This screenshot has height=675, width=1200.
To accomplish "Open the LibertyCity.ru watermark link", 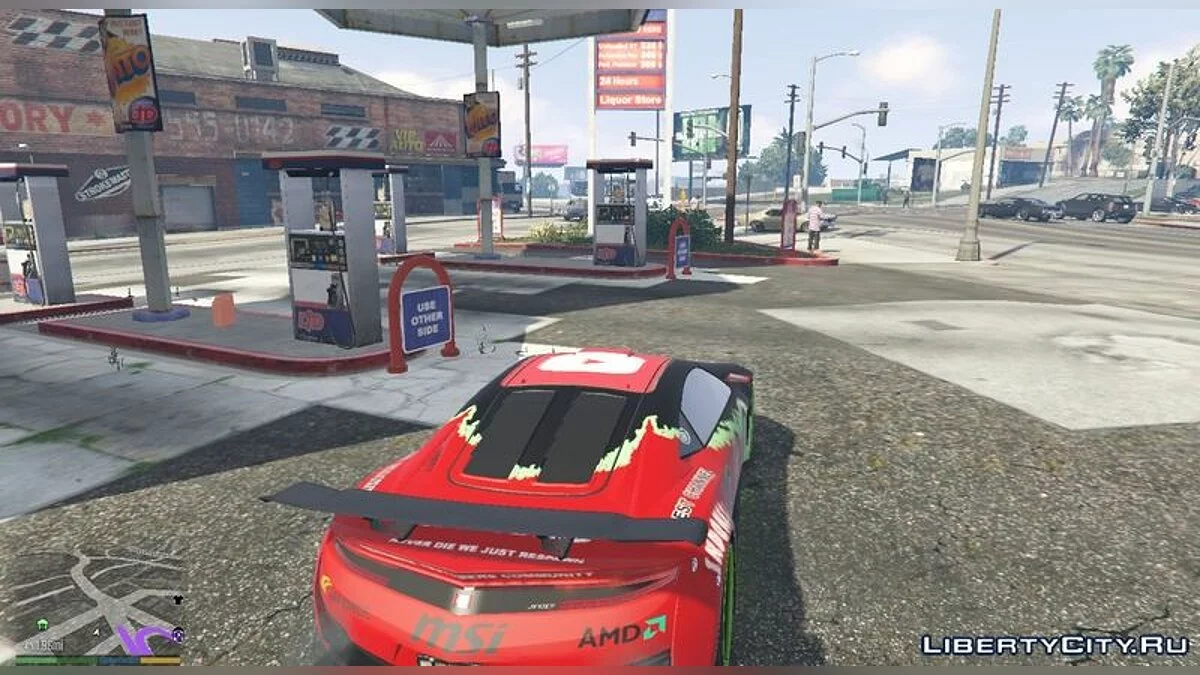I will click(x=1054, y=645).
